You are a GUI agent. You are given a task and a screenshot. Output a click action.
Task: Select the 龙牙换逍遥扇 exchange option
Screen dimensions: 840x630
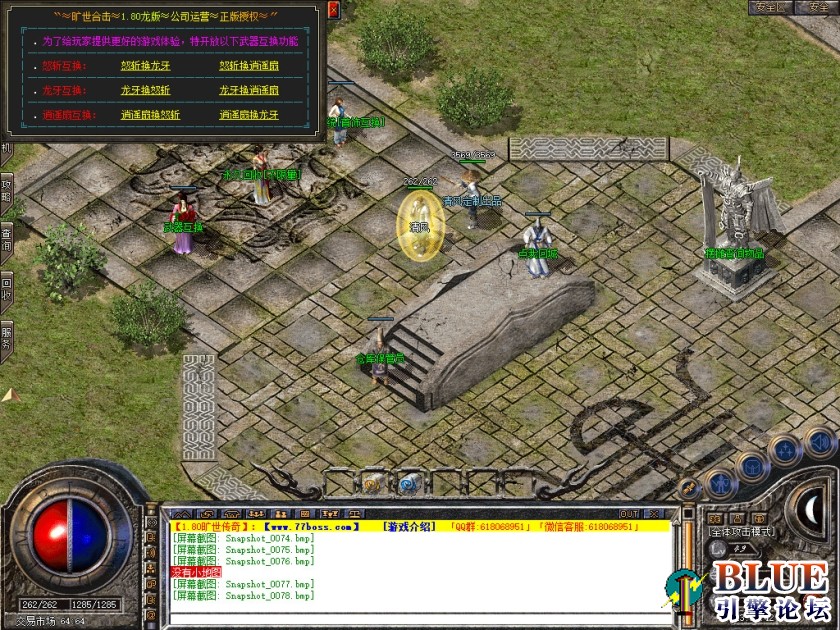pos(249,90)
